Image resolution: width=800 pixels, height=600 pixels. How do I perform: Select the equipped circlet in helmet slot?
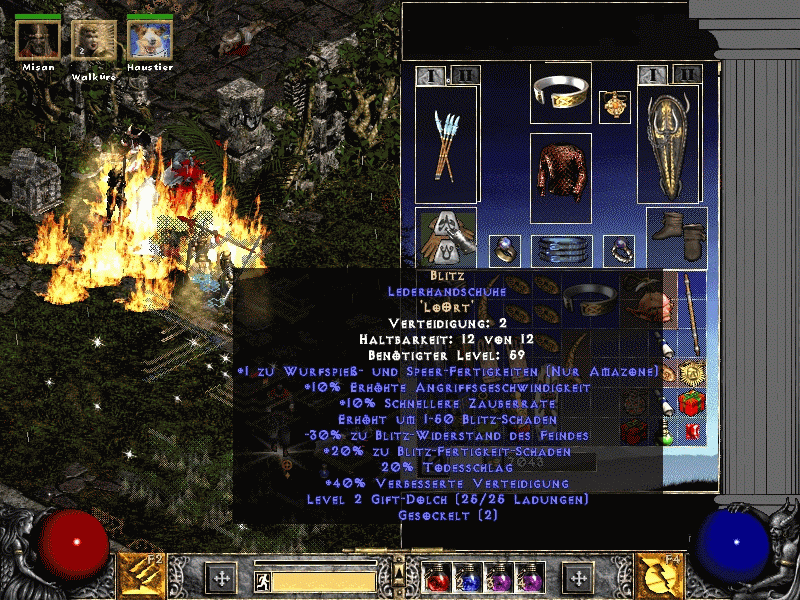coord(560,92)
